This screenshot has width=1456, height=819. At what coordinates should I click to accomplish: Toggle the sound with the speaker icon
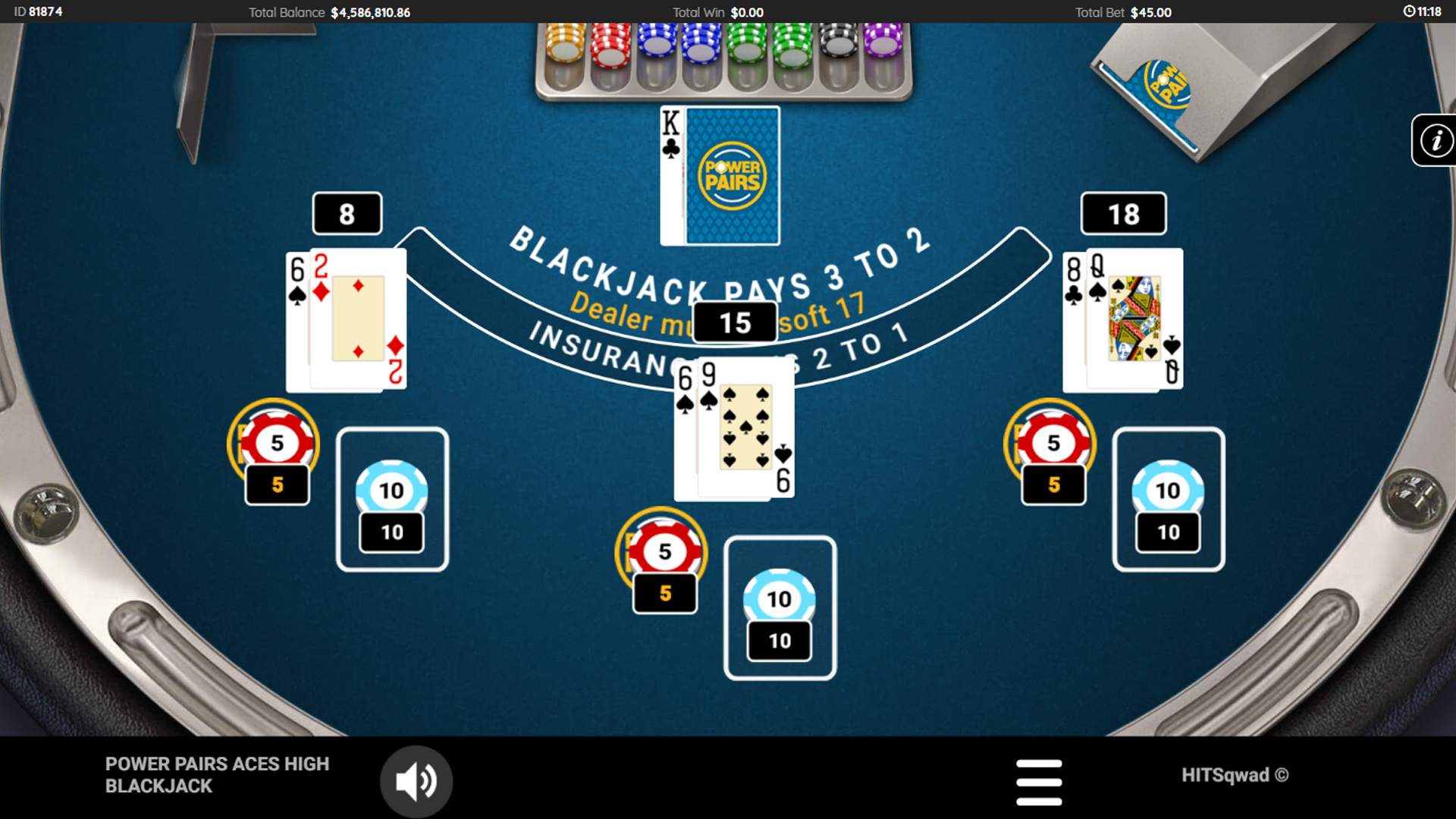point(416,780)
